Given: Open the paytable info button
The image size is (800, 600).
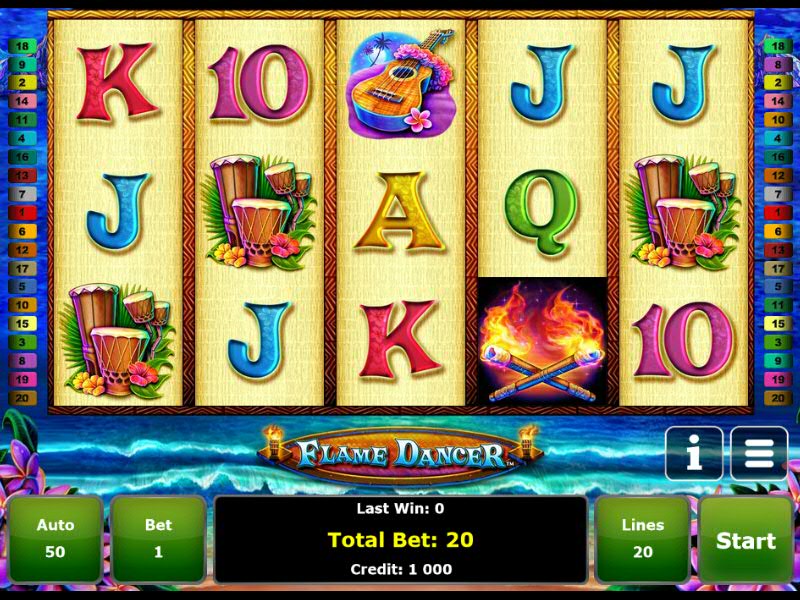Looking at the screenshot, I should pyautogui.click(x=693, y=455).
